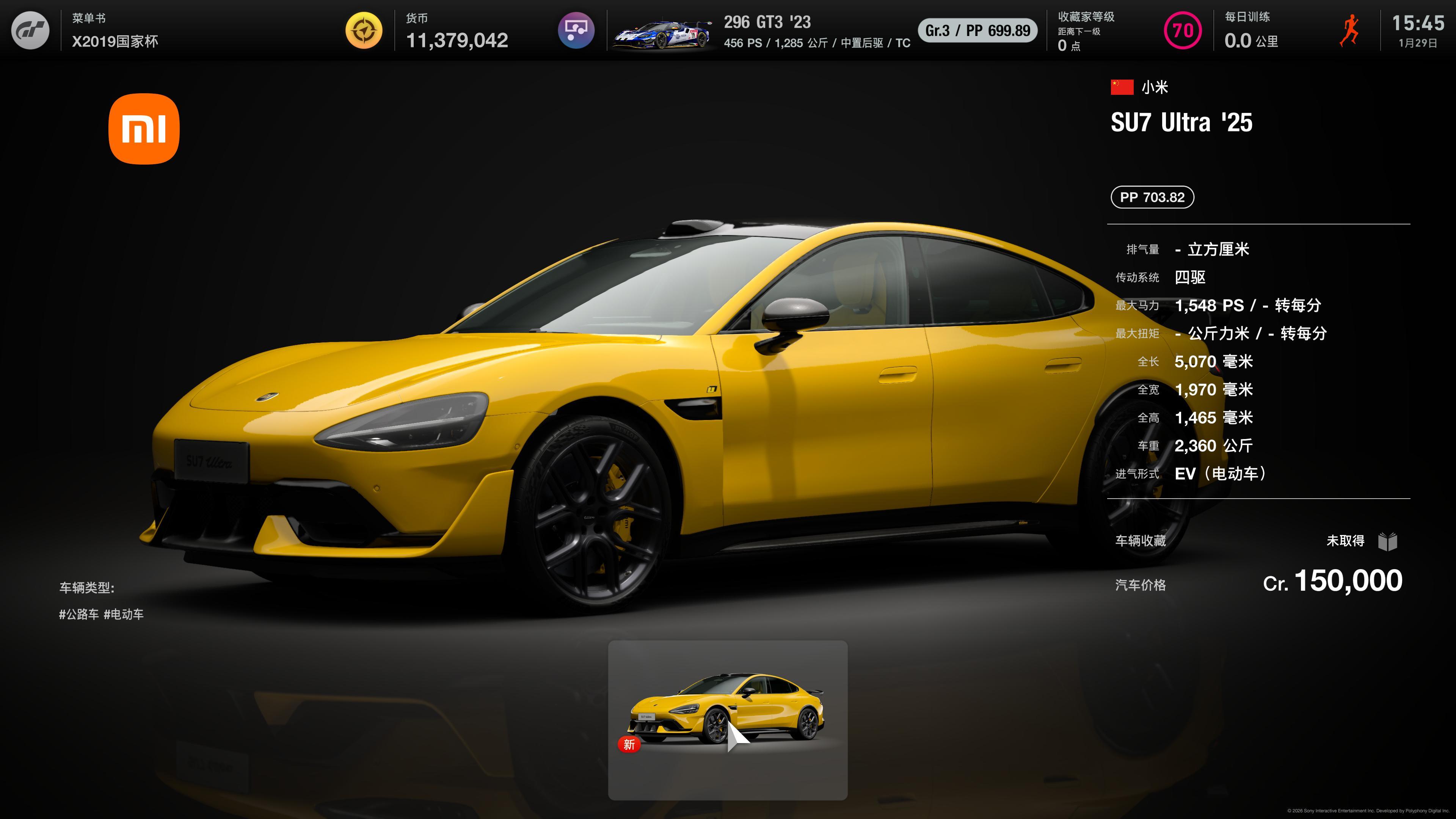
Task: Click the Gr.3 / PP 699.89 badge
Action: point(977,30)
